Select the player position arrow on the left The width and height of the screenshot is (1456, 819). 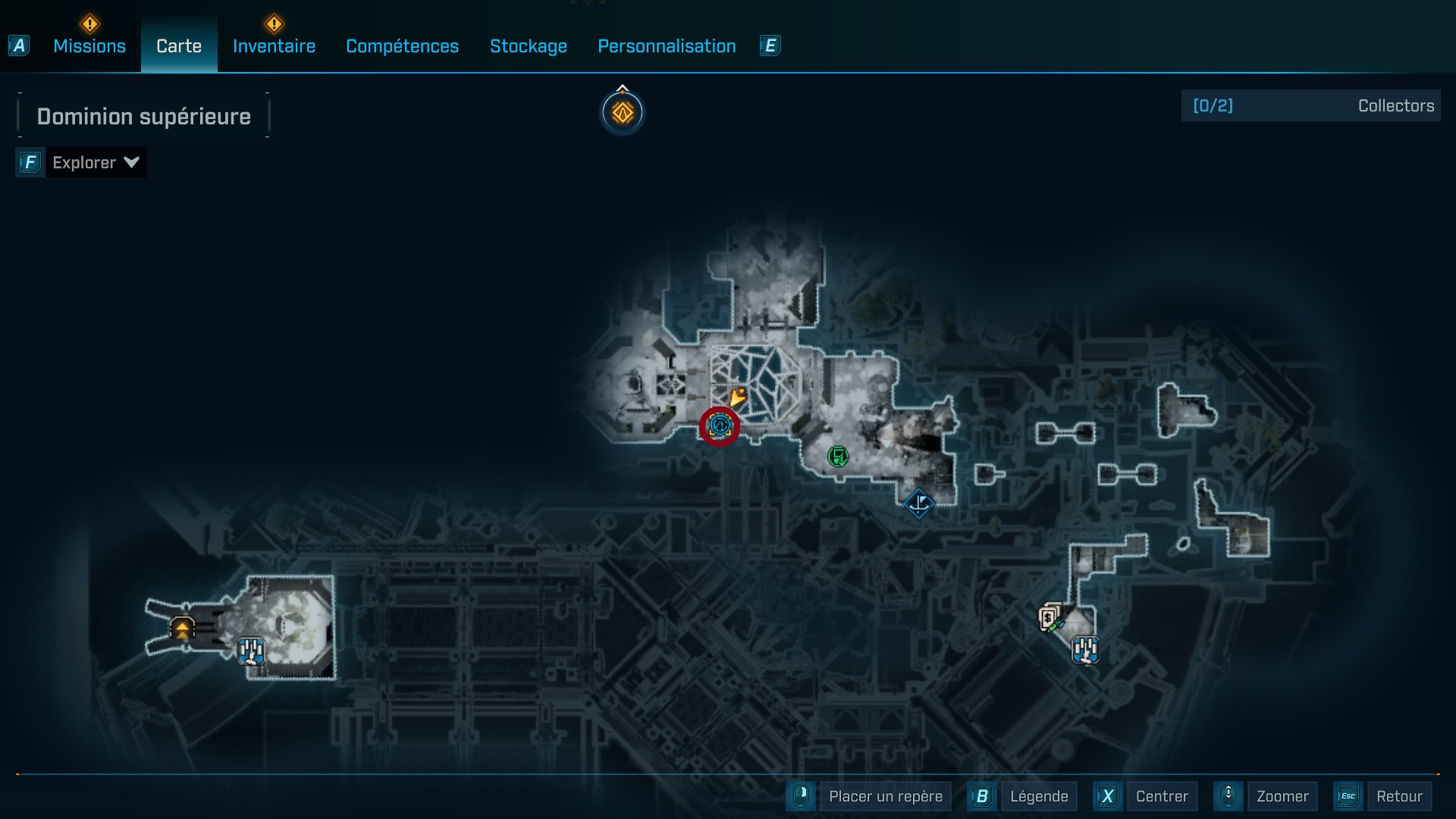(182, 629)
